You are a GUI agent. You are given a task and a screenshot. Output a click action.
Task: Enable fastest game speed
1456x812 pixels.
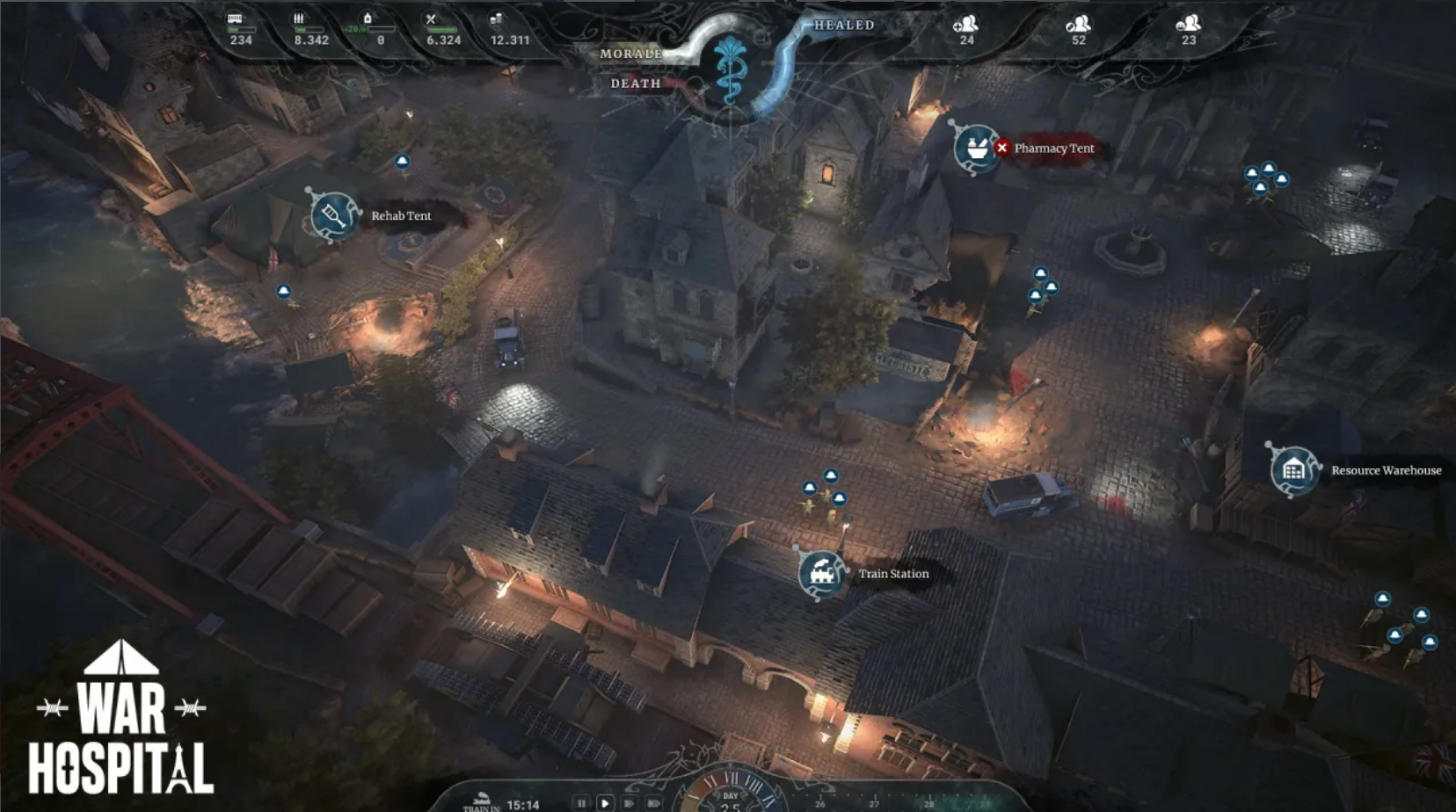652,802
